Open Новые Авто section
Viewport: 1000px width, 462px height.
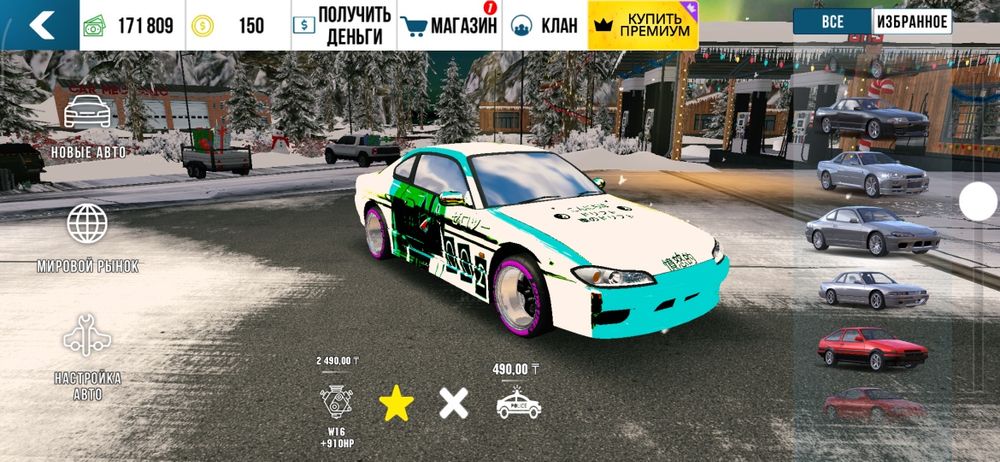(87, 125)
